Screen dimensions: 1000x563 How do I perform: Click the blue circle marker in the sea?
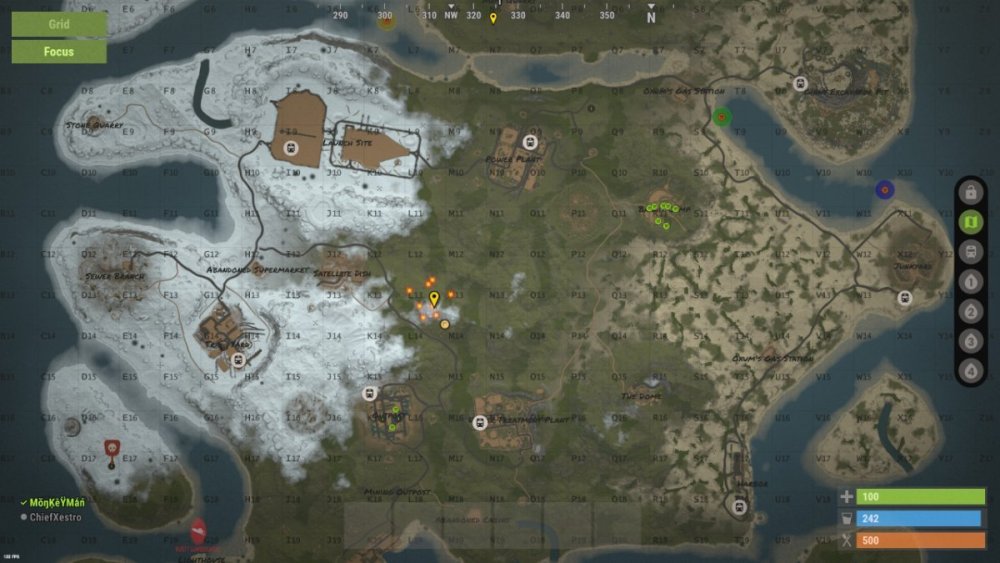884,189
